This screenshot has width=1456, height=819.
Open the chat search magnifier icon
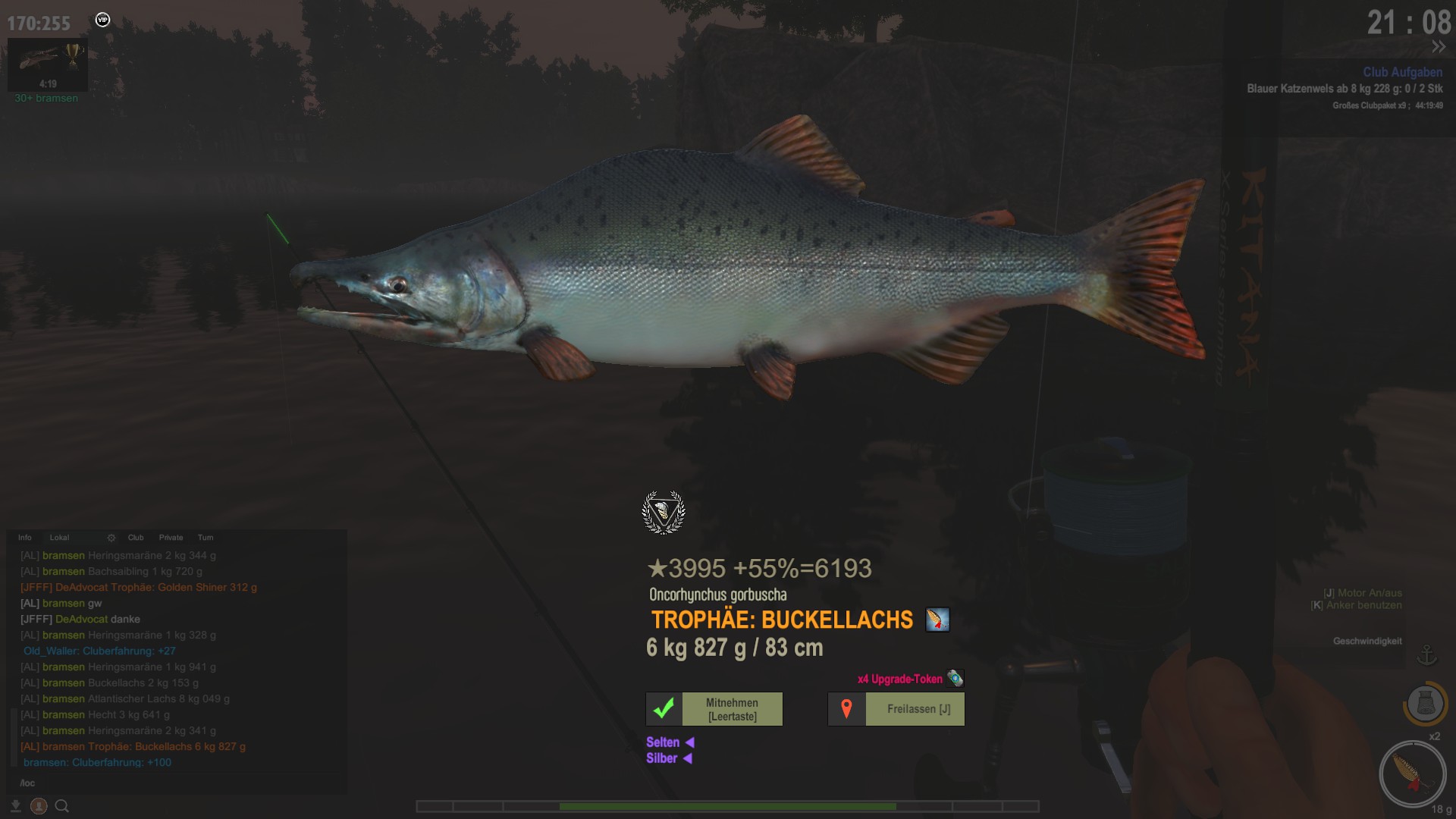tap(62, 806)
